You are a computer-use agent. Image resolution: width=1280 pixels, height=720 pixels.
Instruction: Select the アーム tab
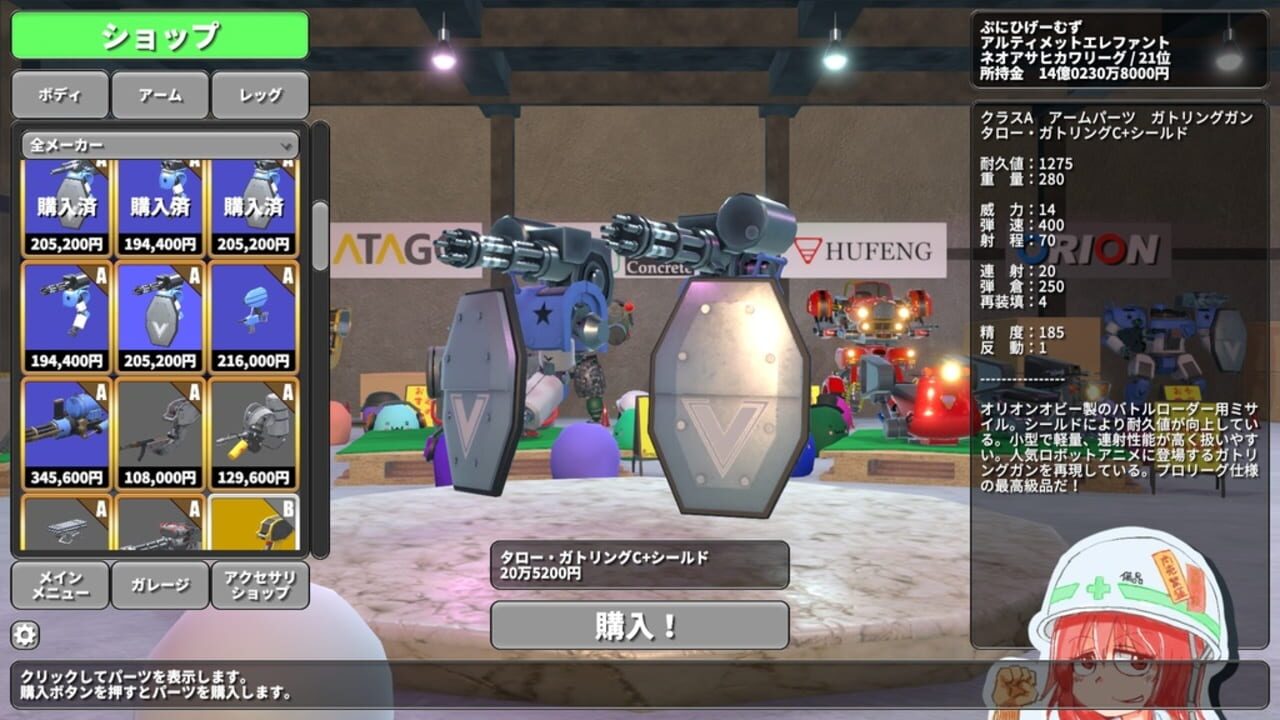click(159, 95)
